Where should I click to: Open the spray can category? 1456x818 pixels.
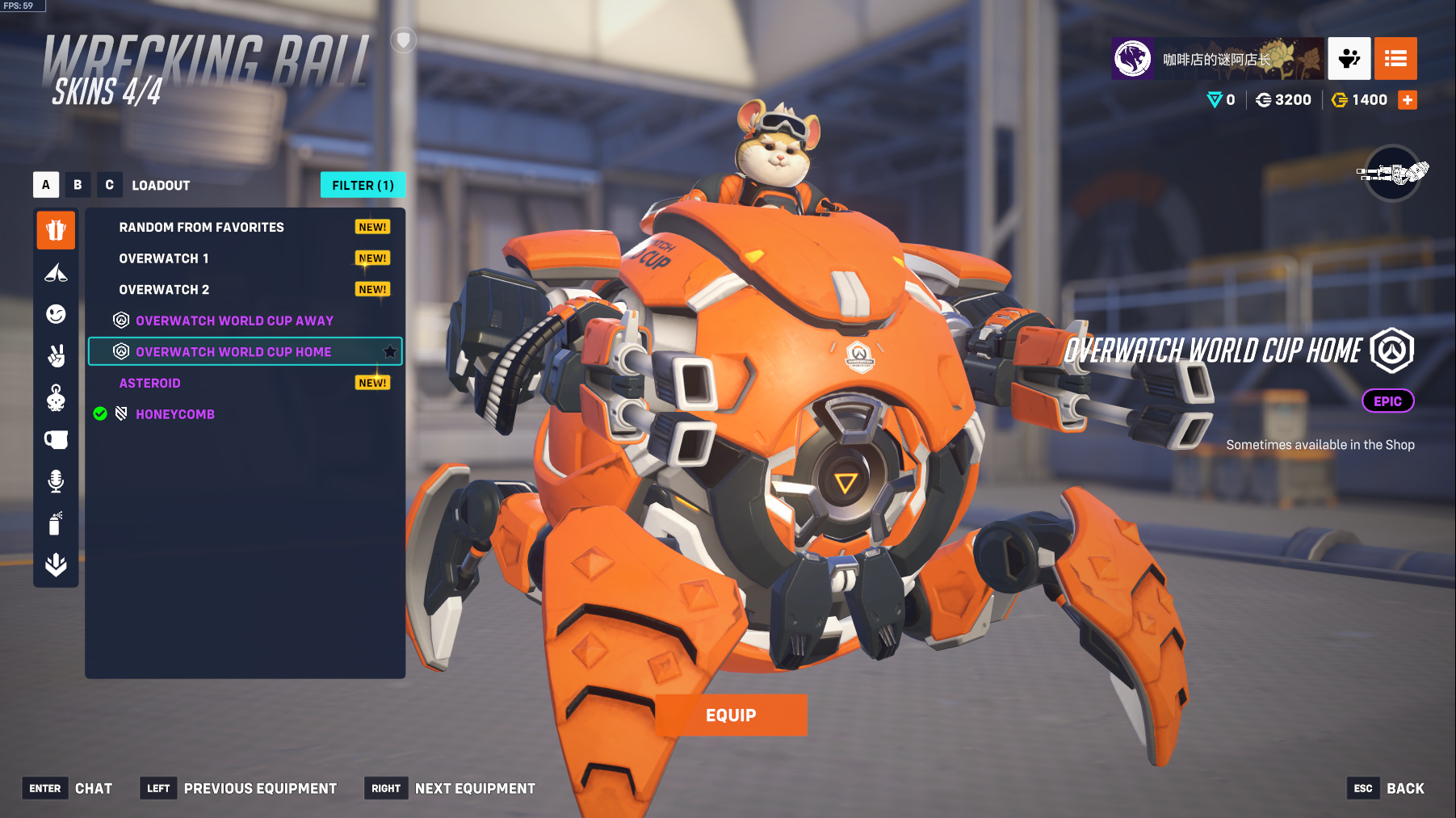tap(56, 523)
